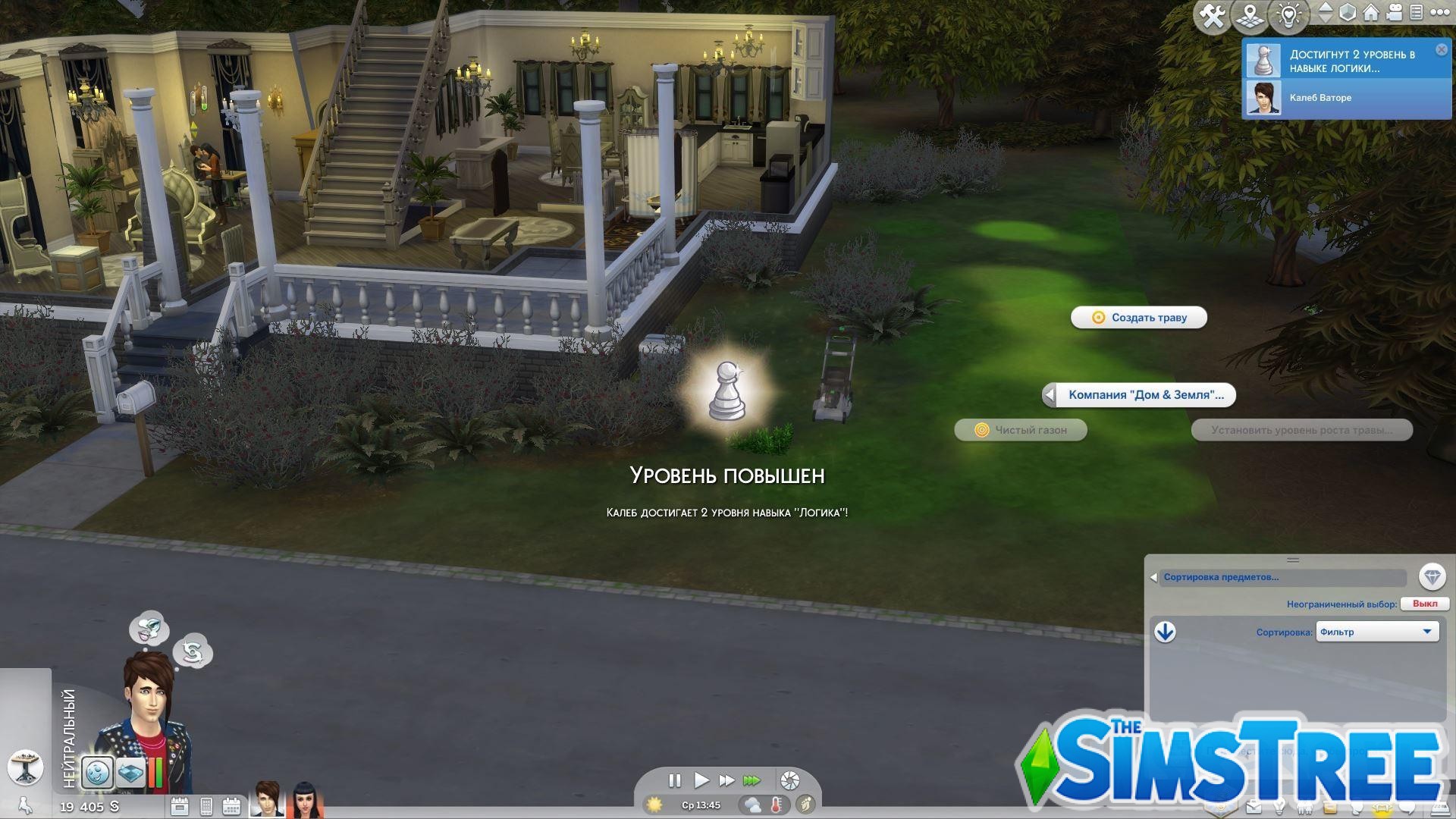Collapse the catalog panel with its left chevron
This screenshot has height=819, width=1456.
[x=1154, y=577]
